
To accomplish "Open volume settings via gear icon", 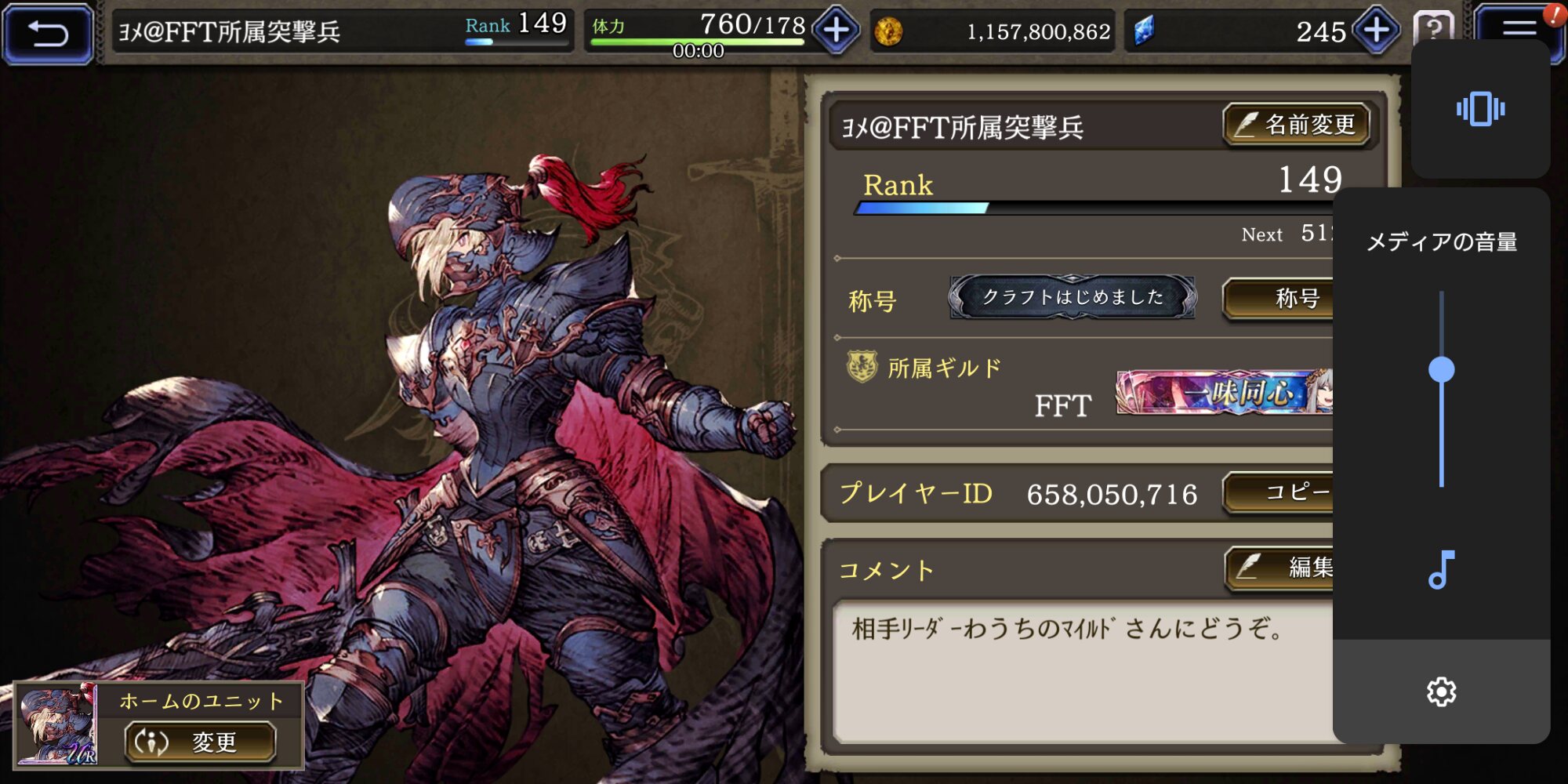I will (1441, 692).
